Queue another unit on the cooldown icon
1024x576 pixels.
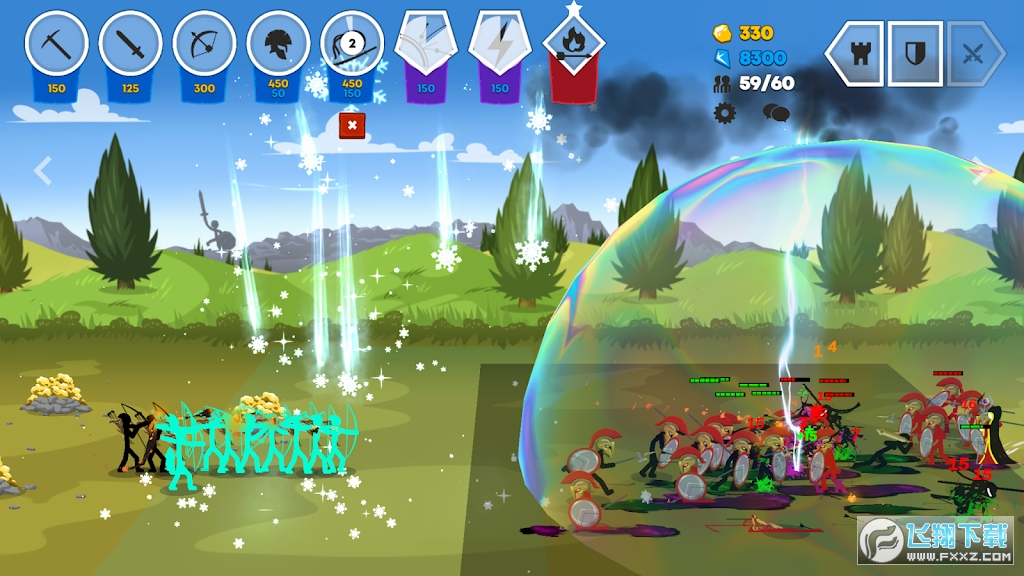(x=352, y=45)
